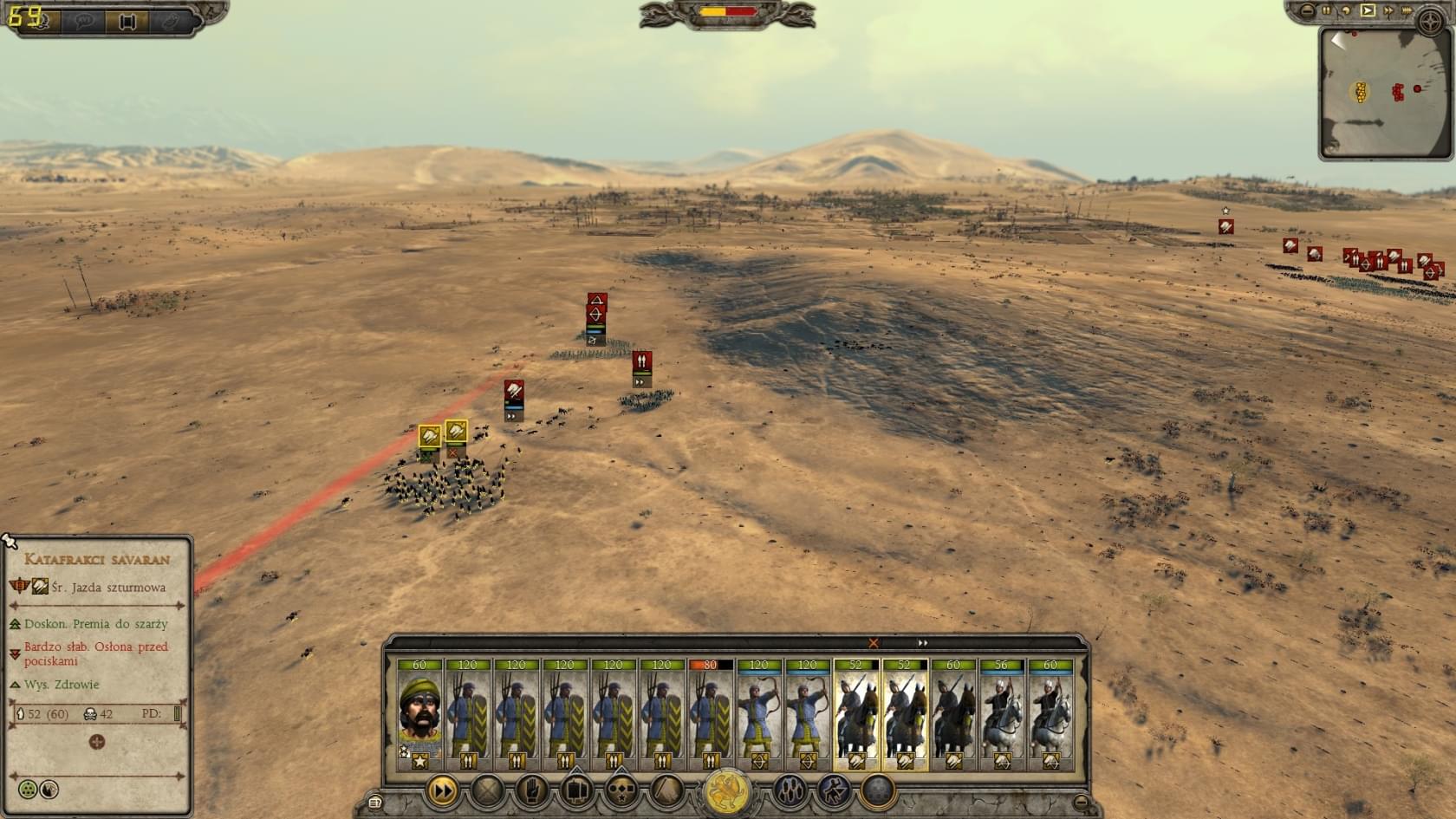Image resolution: width=1456 pixels, height=819 pixels.
Task: Open the chat speech-bubble button
Action: pyautogui.click(x=84, y=22)
